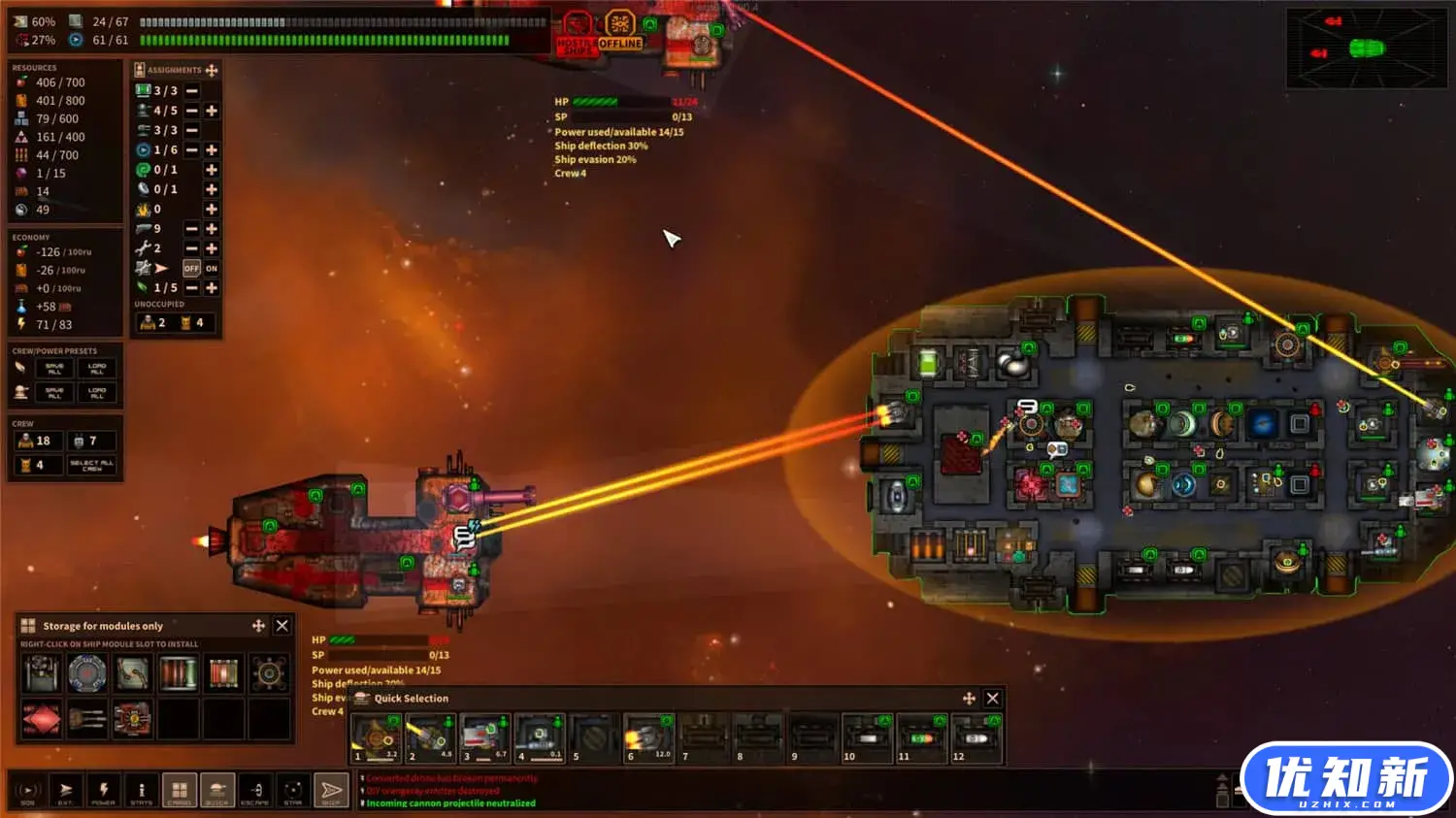Turn the assignment toggle ON
This screenshot has height=818, width=1456.
pyautogui.click(x=212, y=268)
